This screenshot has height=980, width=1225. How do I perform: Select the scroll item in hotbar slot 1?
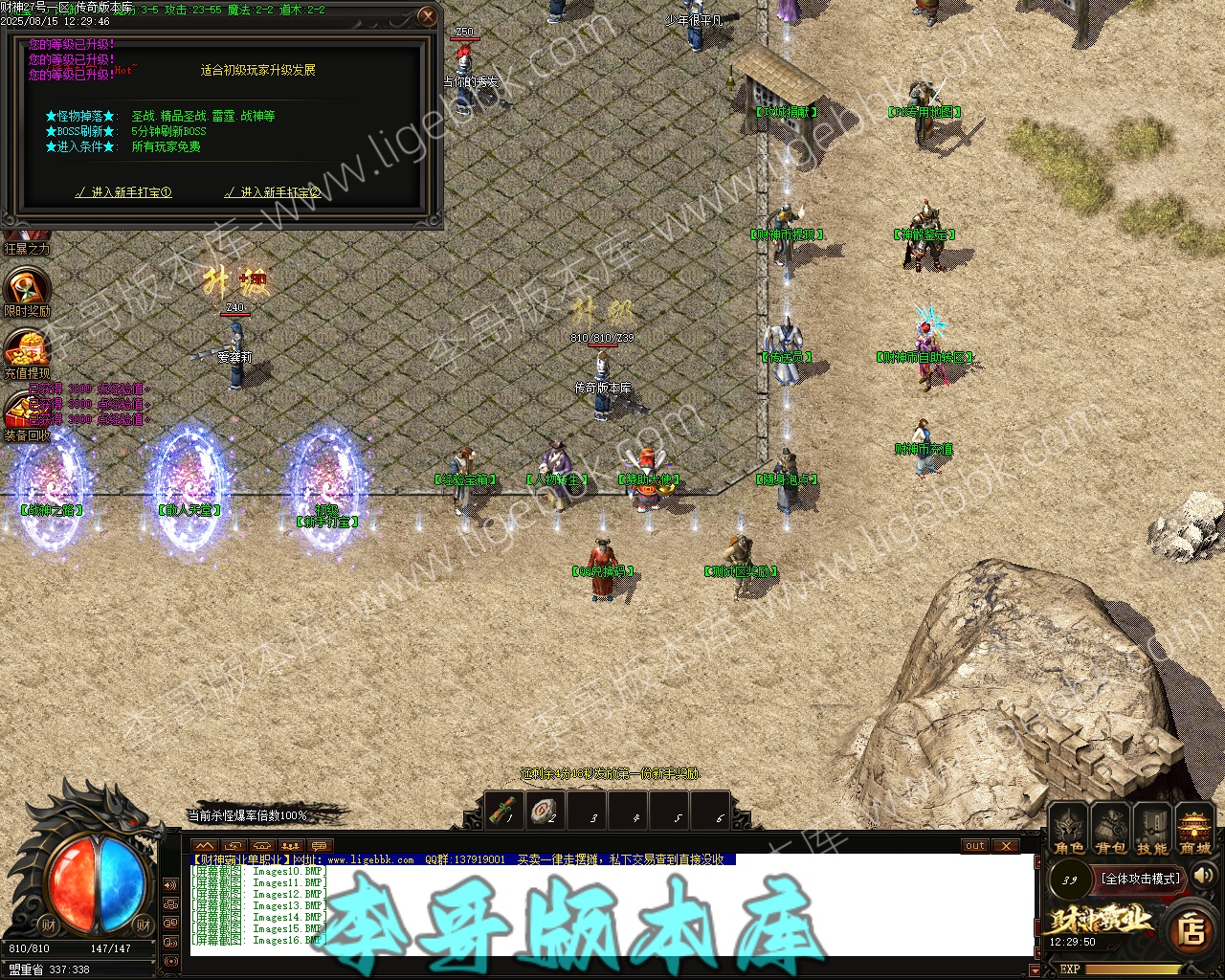(x=503, y=811)
